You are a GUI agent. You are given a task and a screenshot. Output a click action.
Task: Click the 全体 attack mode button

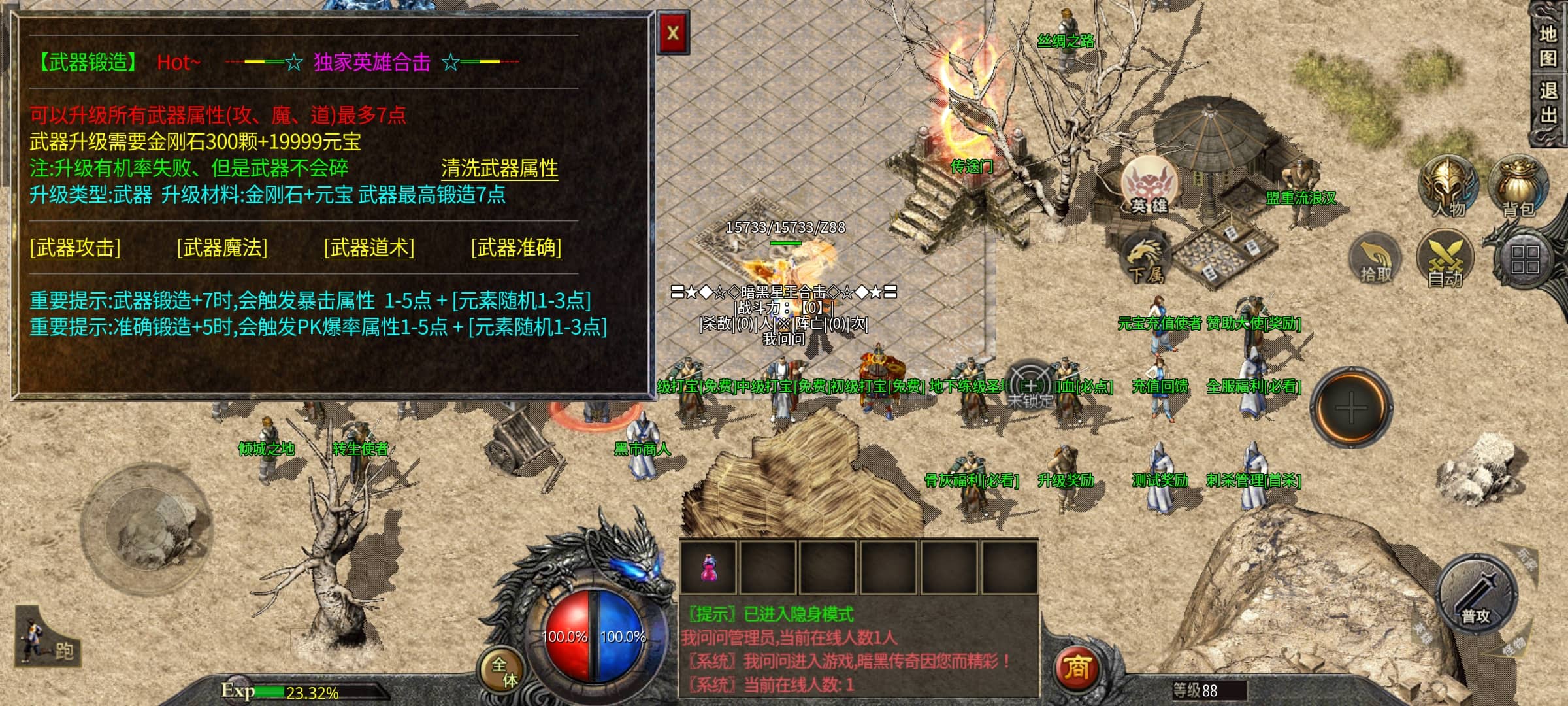click(x=504, y=671)
